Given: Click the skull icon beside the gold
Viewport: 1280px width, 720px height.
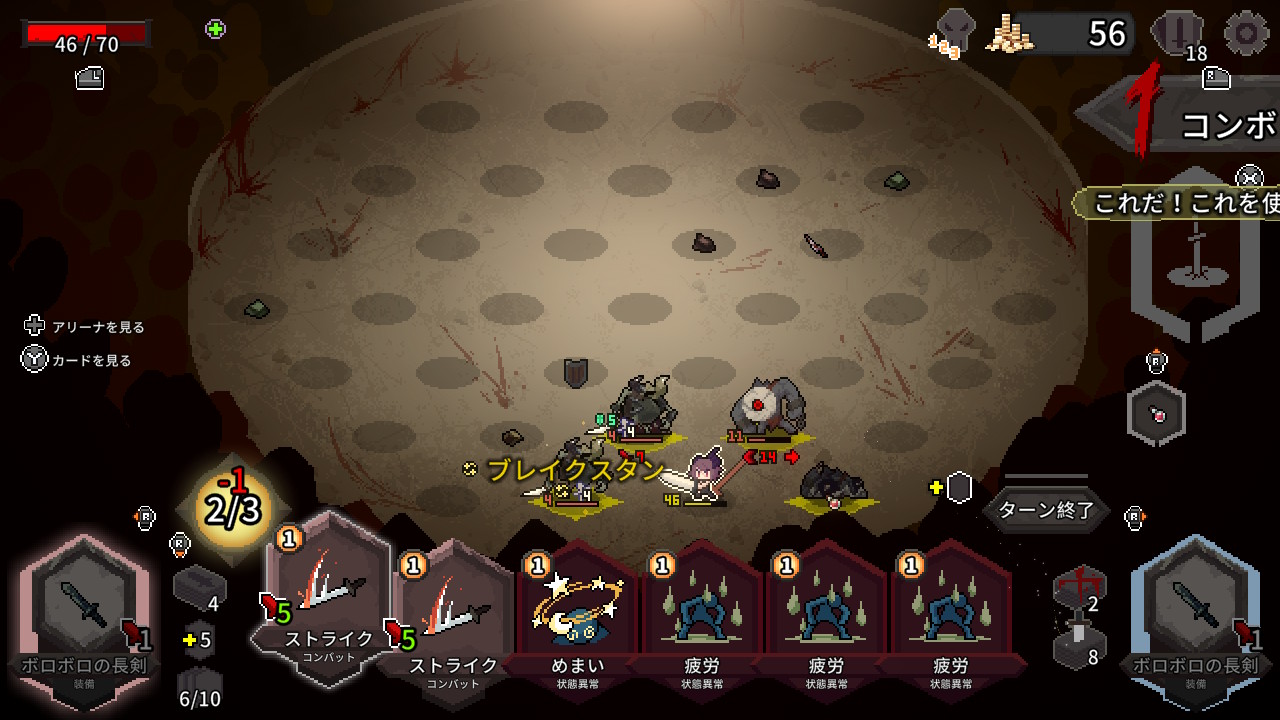Looking at the screenshot, I should (955, 32).
